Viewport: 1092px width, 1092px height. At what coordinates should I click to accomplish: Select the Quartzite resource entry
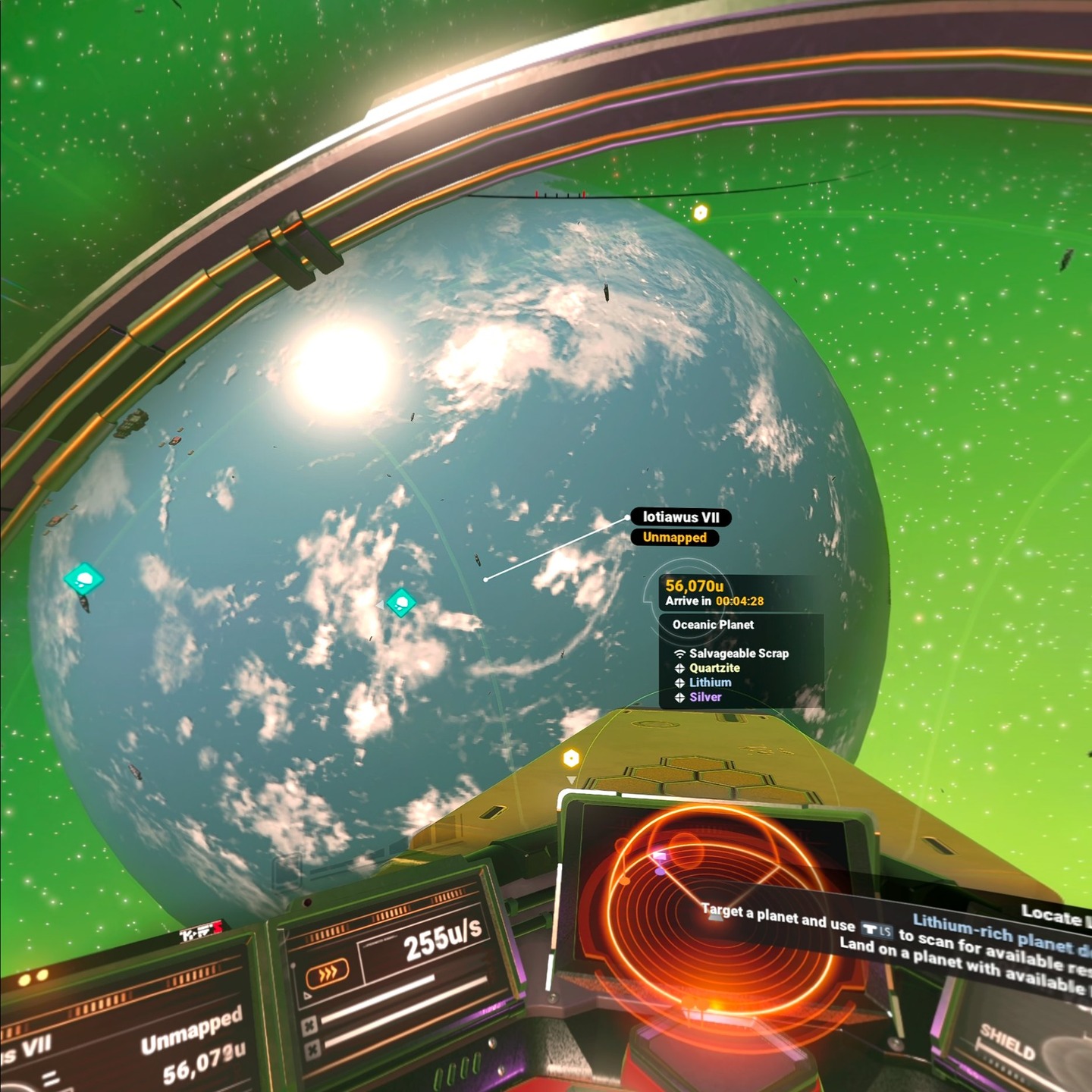click(x=714, y=668)
